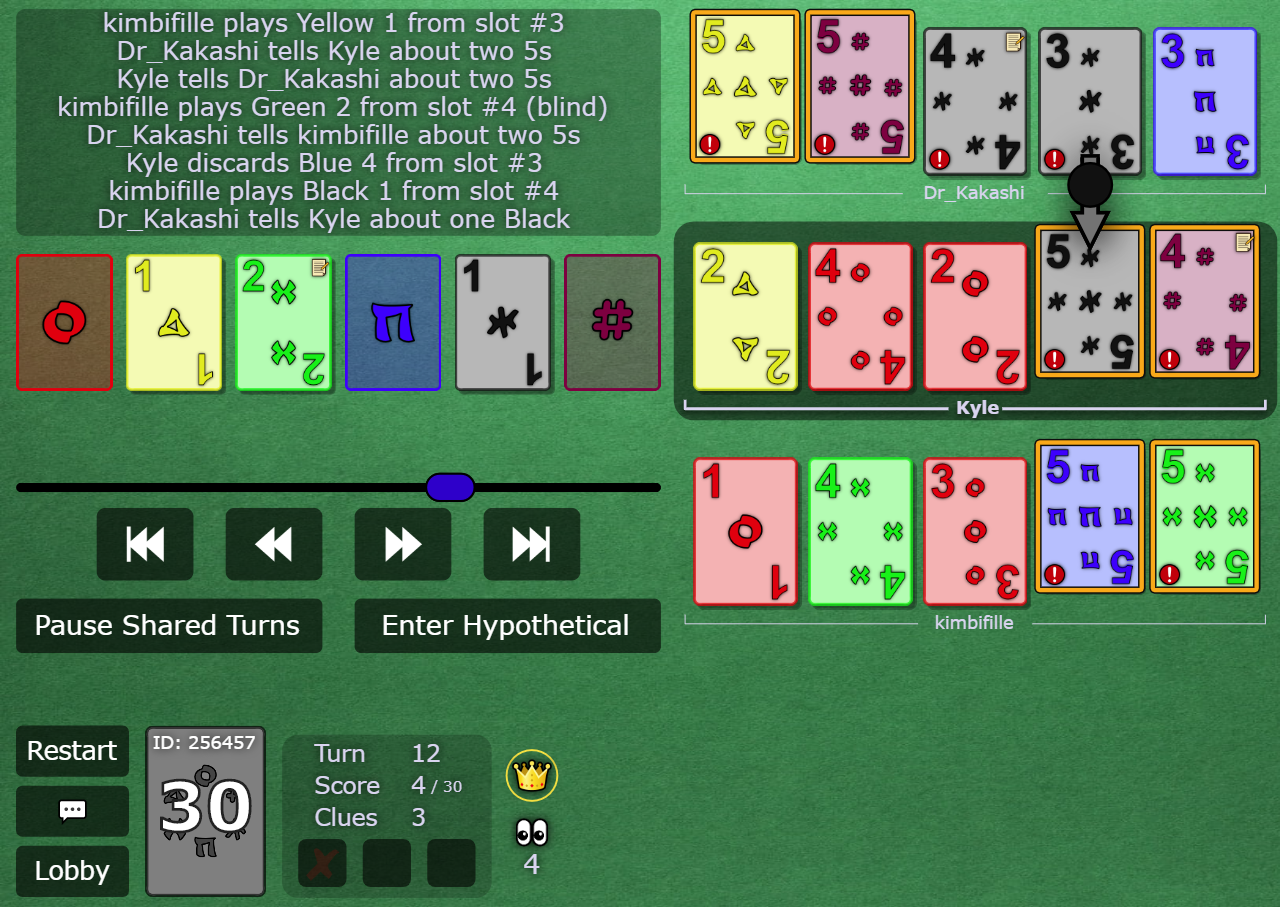
Task: Open the in-game chat with the speech bubble
Action: [72, 811]
